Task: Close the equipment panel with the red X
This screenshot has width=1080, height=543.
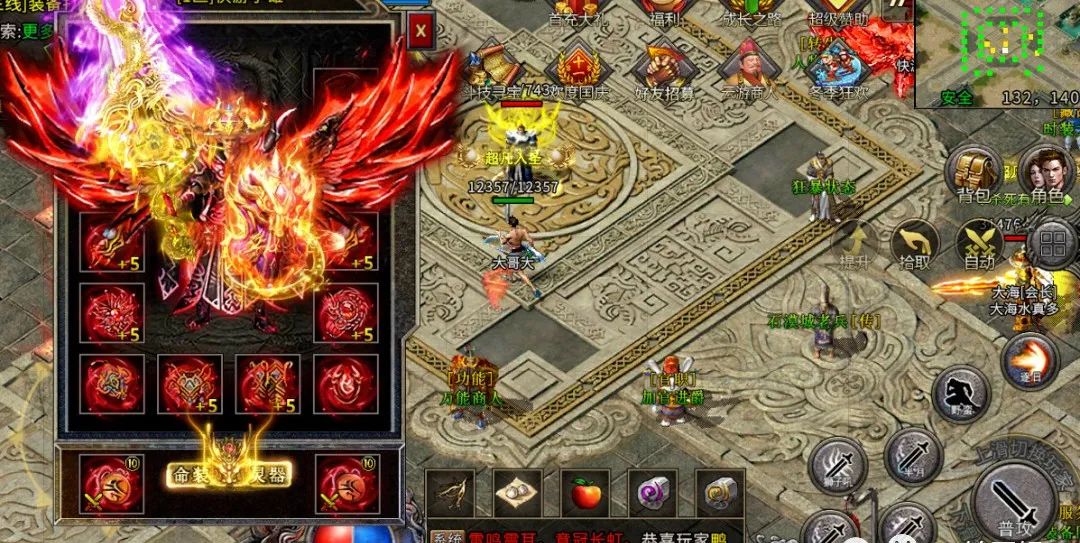Action: [421, 31]
